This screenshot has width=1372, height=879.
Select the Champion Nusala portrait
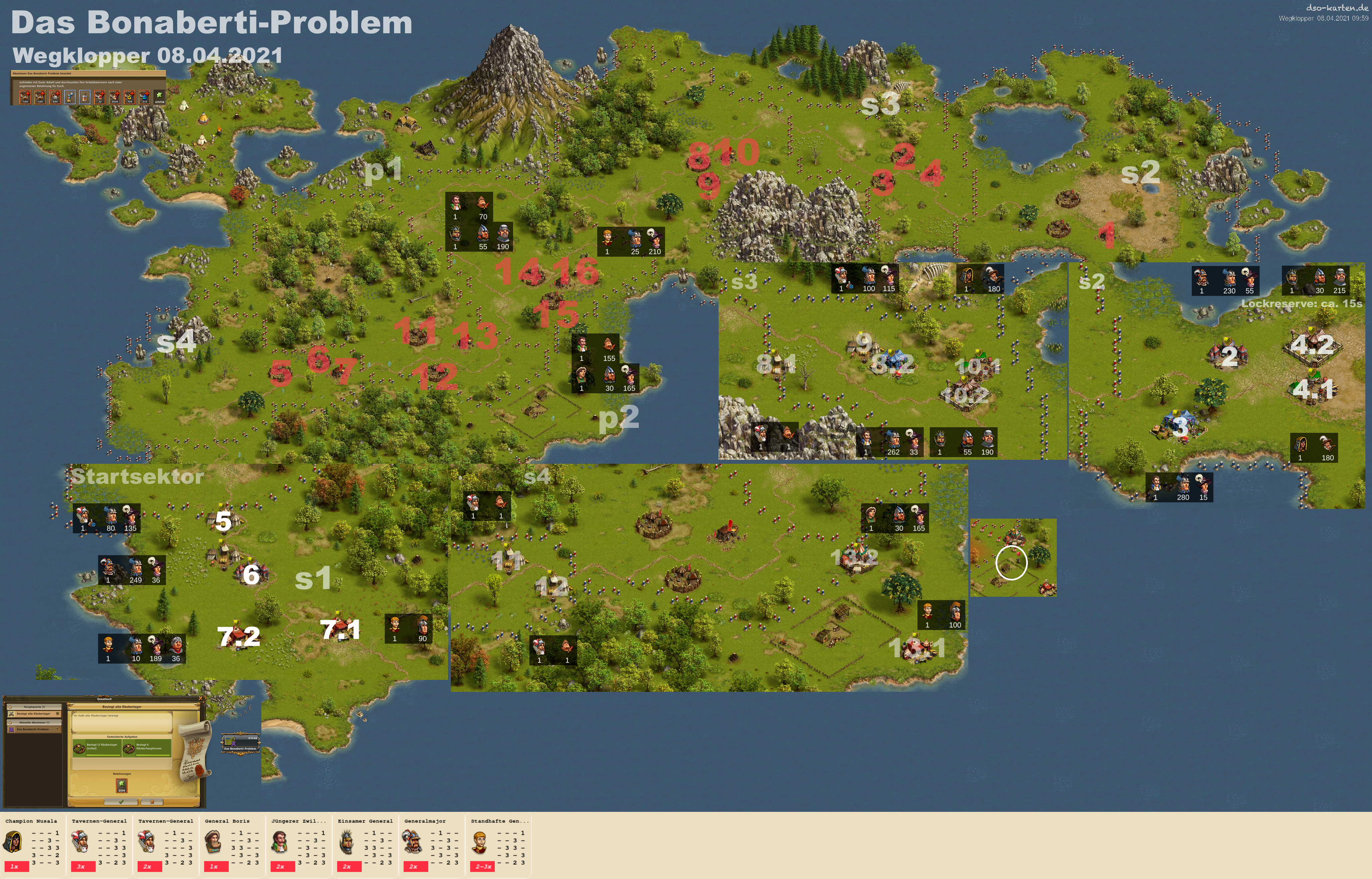tap(13, 841)
